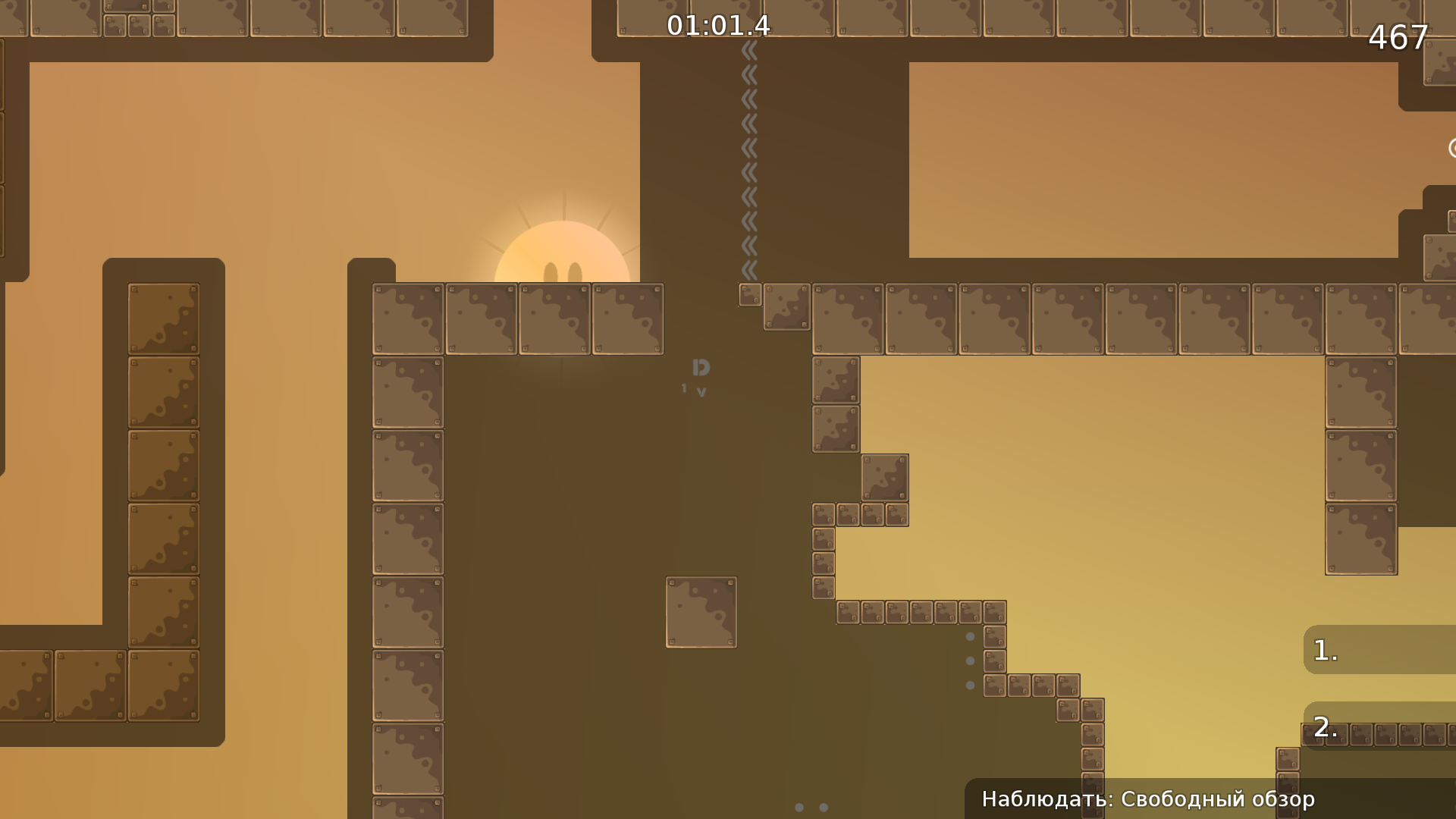Open the downward "v" arrow indicator

tap(701, 391)
